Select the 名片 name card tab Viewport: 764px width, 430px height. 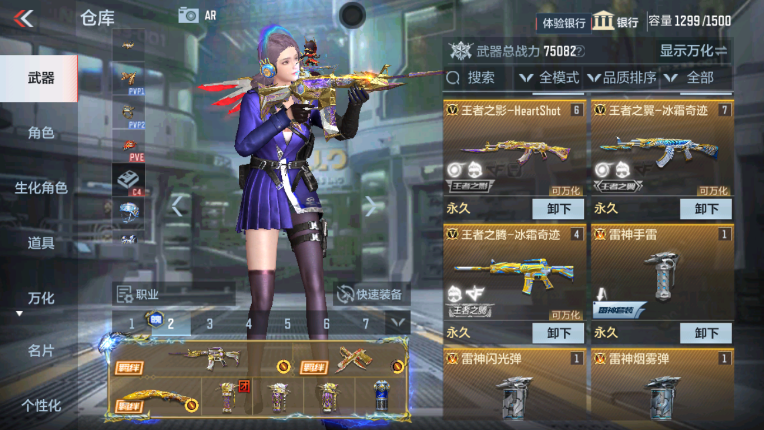pyautogui.click(x=40, y=350)
